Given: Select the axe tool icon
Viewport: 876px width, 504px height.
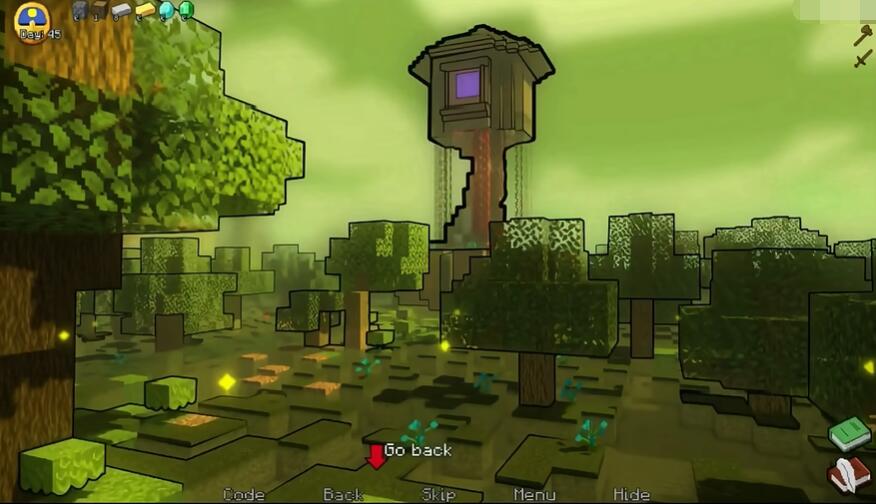Looking at the screenshot, I should coord(862,35).
